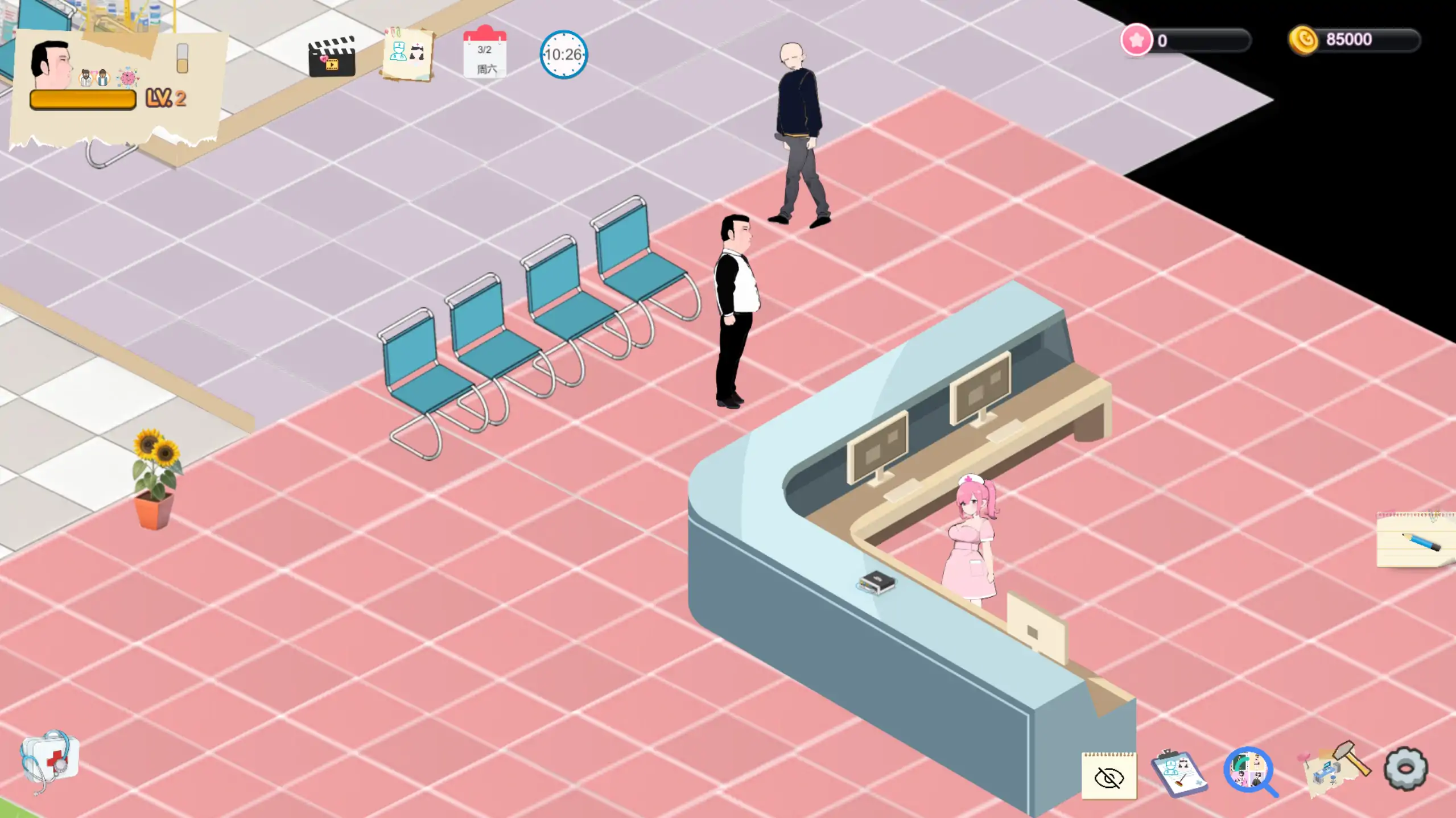1456x818 pixels.
Task: Open the staff clipboard report
Action: 1178,773
